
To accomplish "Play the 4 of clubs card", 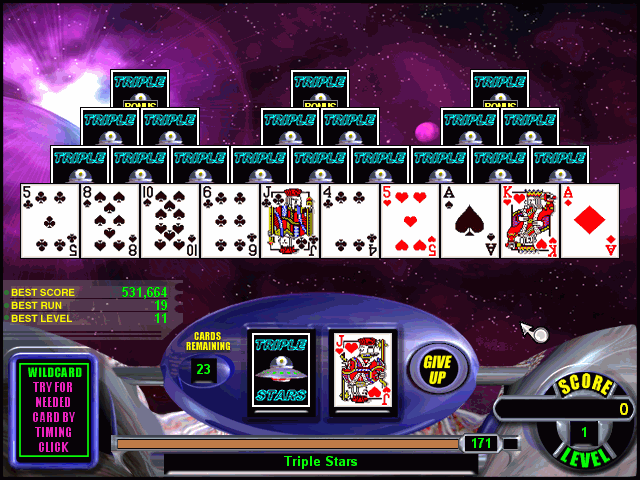I will [350, 221].
